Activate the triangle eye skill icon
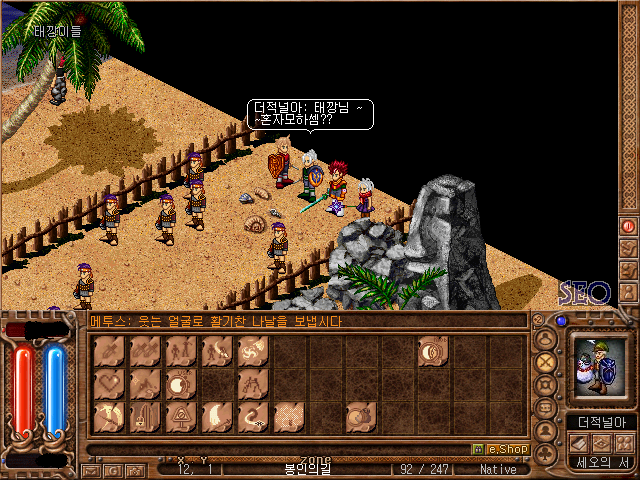The height and width of the screenshot is (480, 640). click(181, 418)
